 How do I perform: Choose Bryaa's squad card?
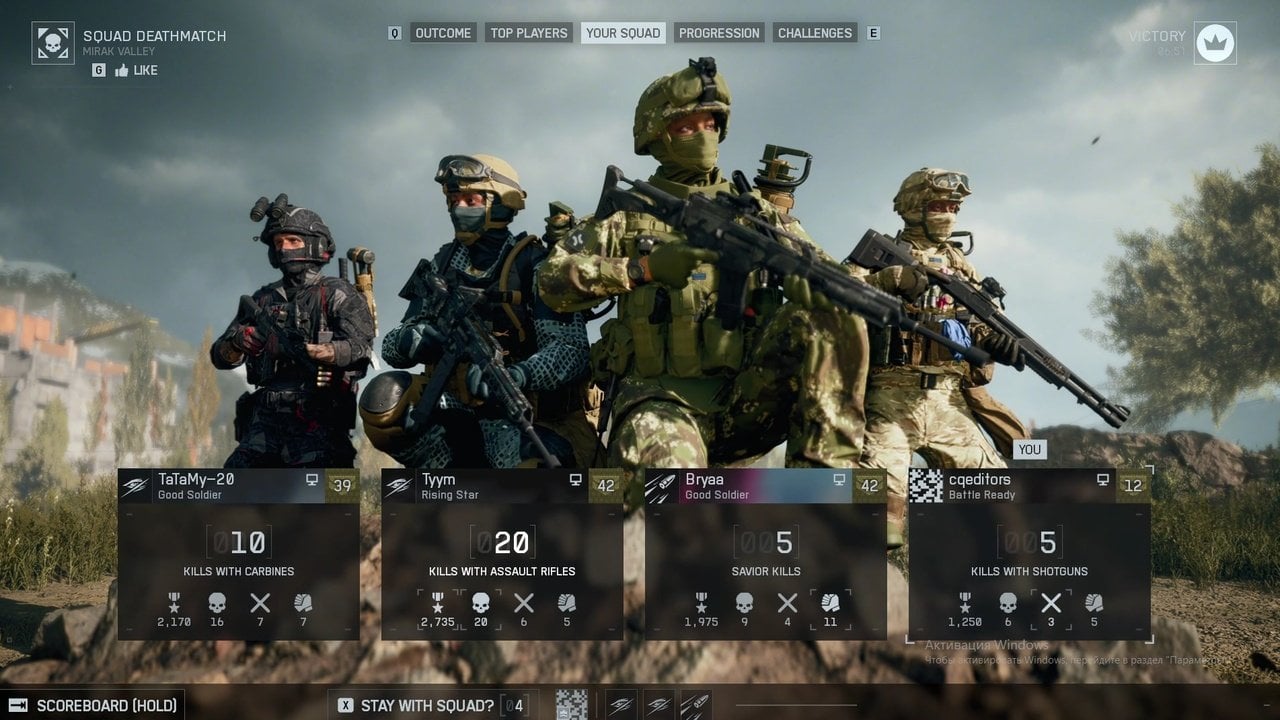point(765,553)
